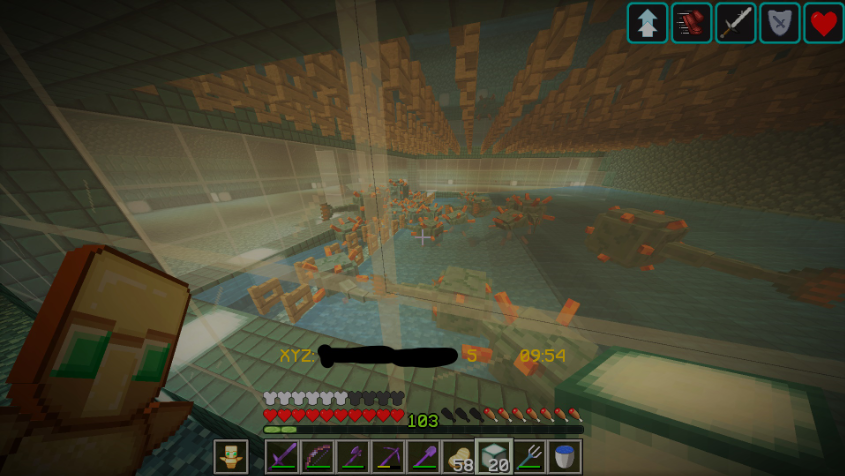Switch to the enchanted shovel slot
Viewport: 845px width, 476px height.
[x=422, y=457]
